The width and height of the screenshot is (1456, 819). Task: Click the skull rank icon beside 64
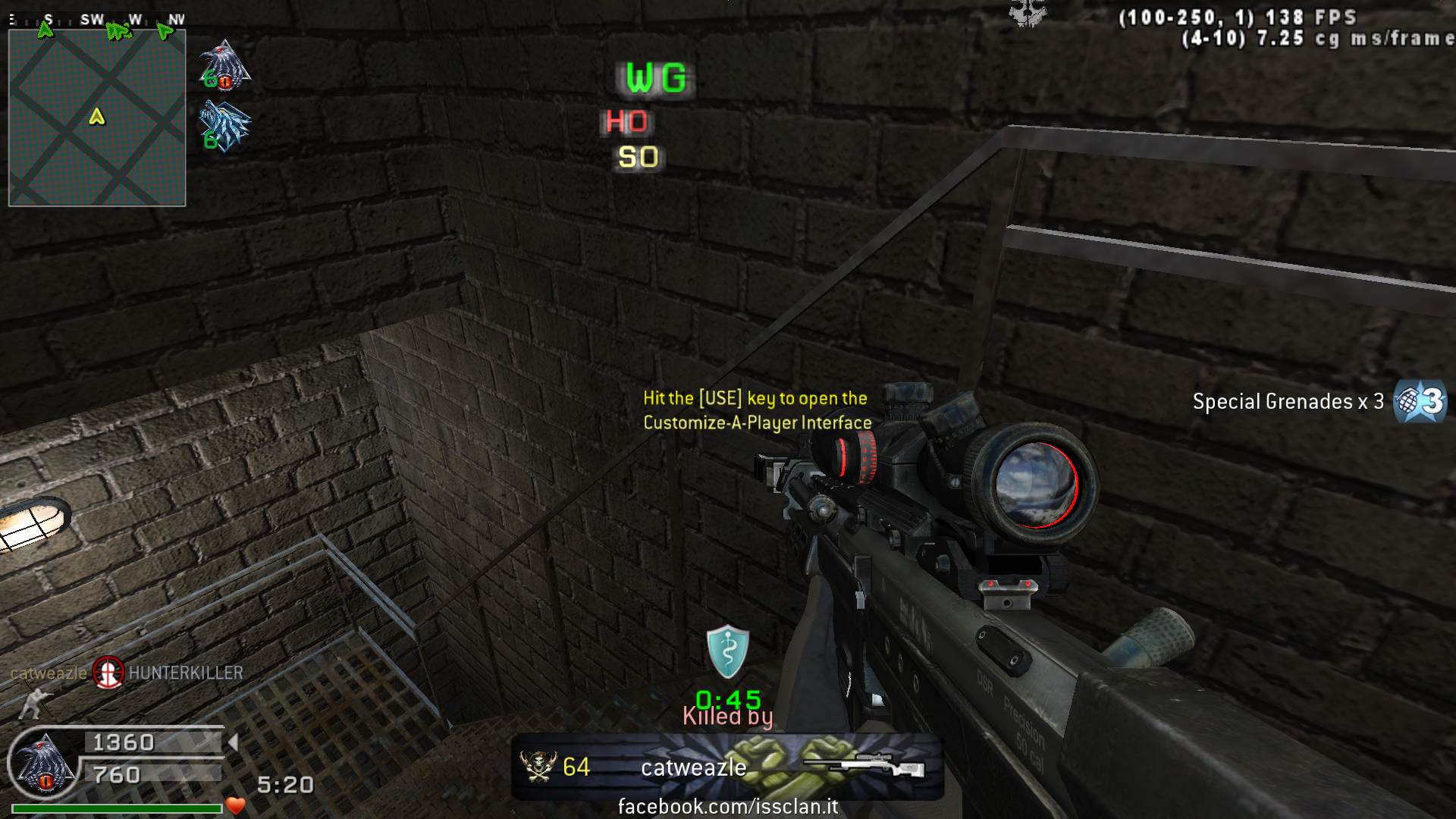click(538, 767)
